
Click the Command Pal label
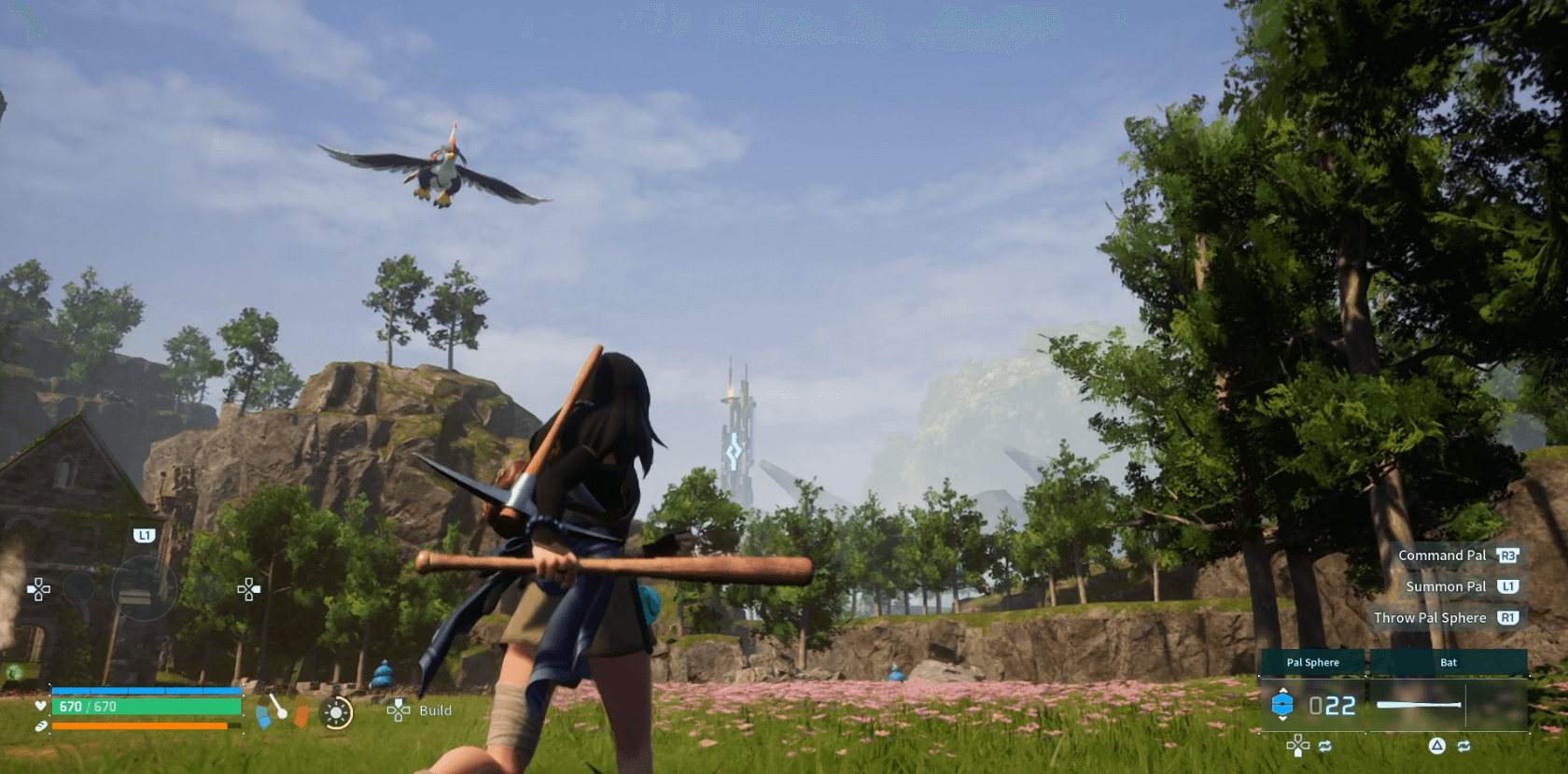coord(1442,556)
